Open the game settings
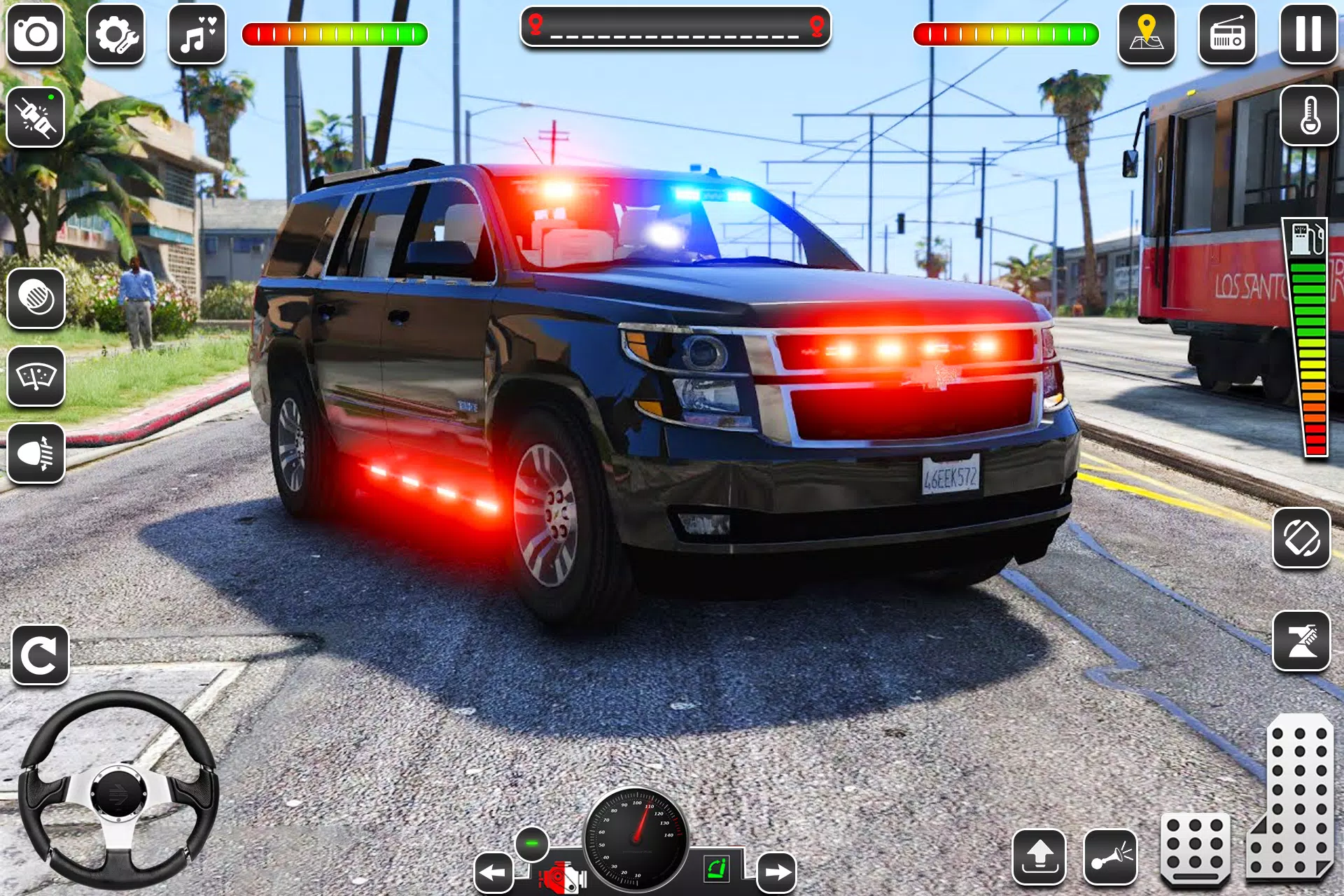This screenshot has height=896, width=1344. 118,34
